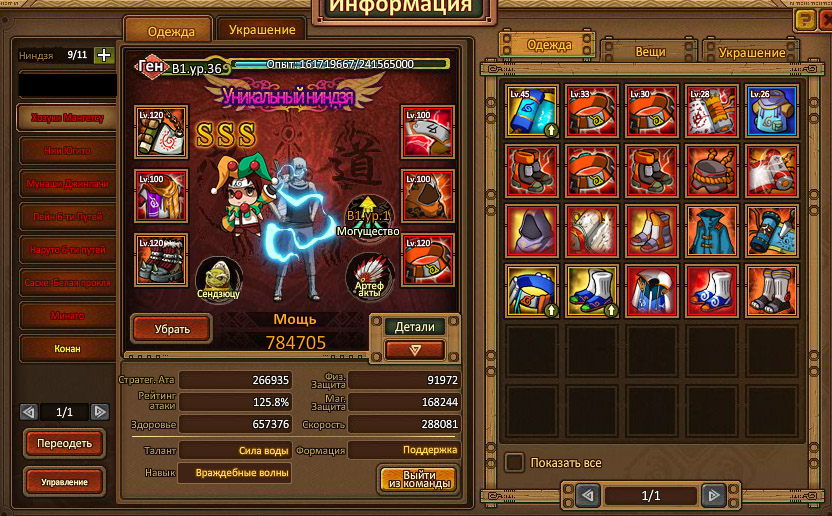Image resolution: width=832 pixels, height=516 pixels.
Task: Select the grey hooded cloak item
Action: pyautogui.click(x=532, y=231)
